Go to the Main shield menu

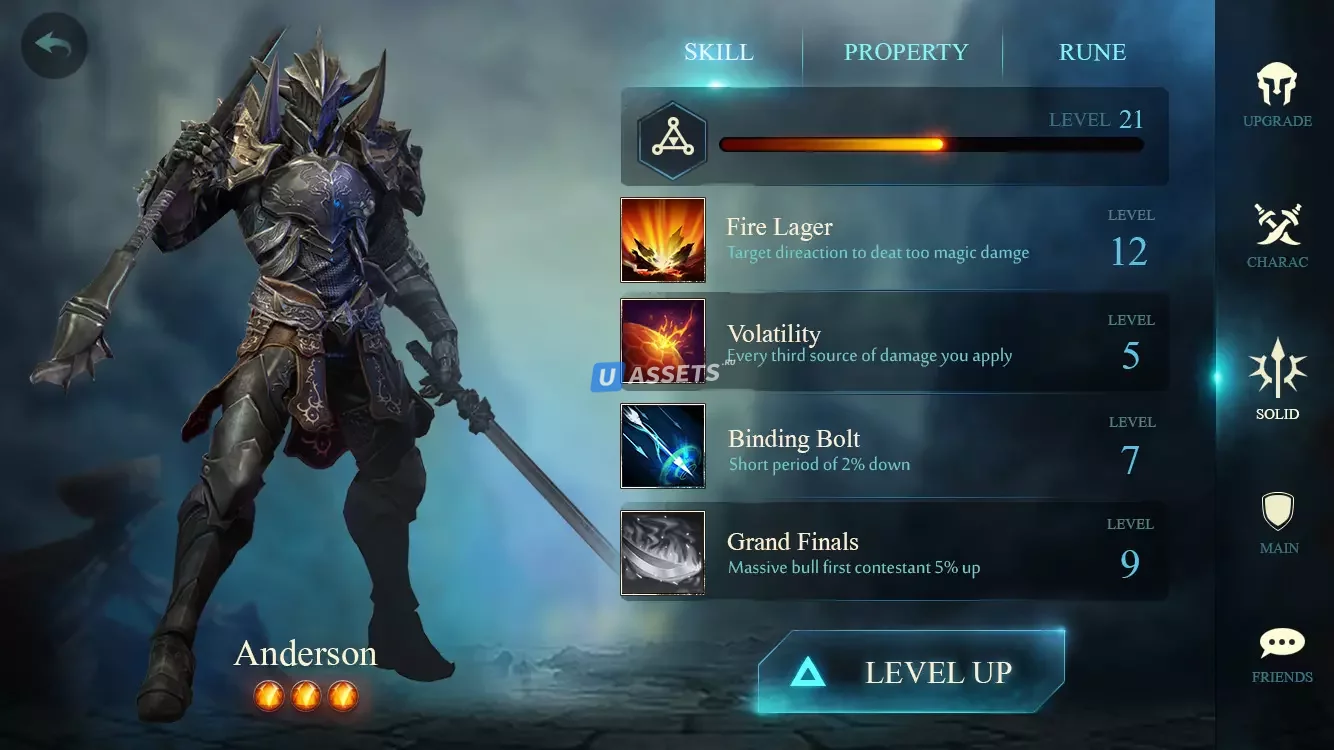[1278, 522]
